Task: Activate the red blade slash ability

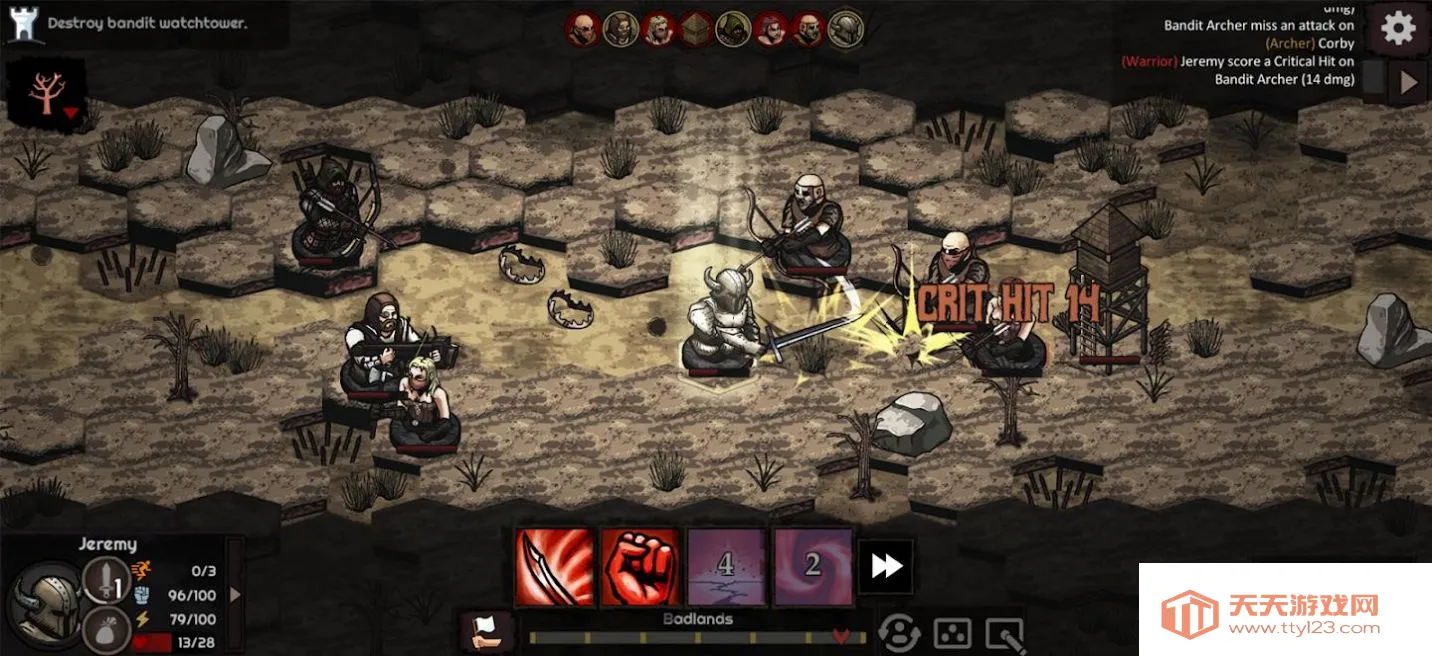Action: [554, 567]
